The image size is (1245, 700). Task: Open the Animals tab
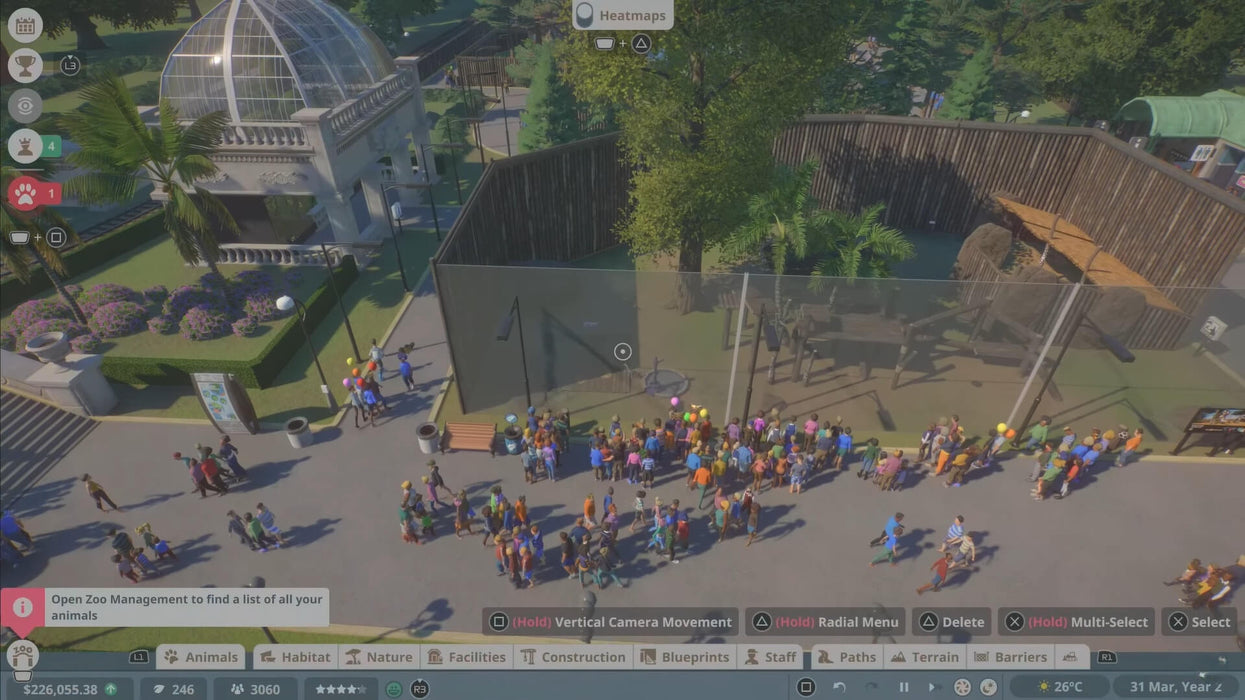[x=201, y=657]
